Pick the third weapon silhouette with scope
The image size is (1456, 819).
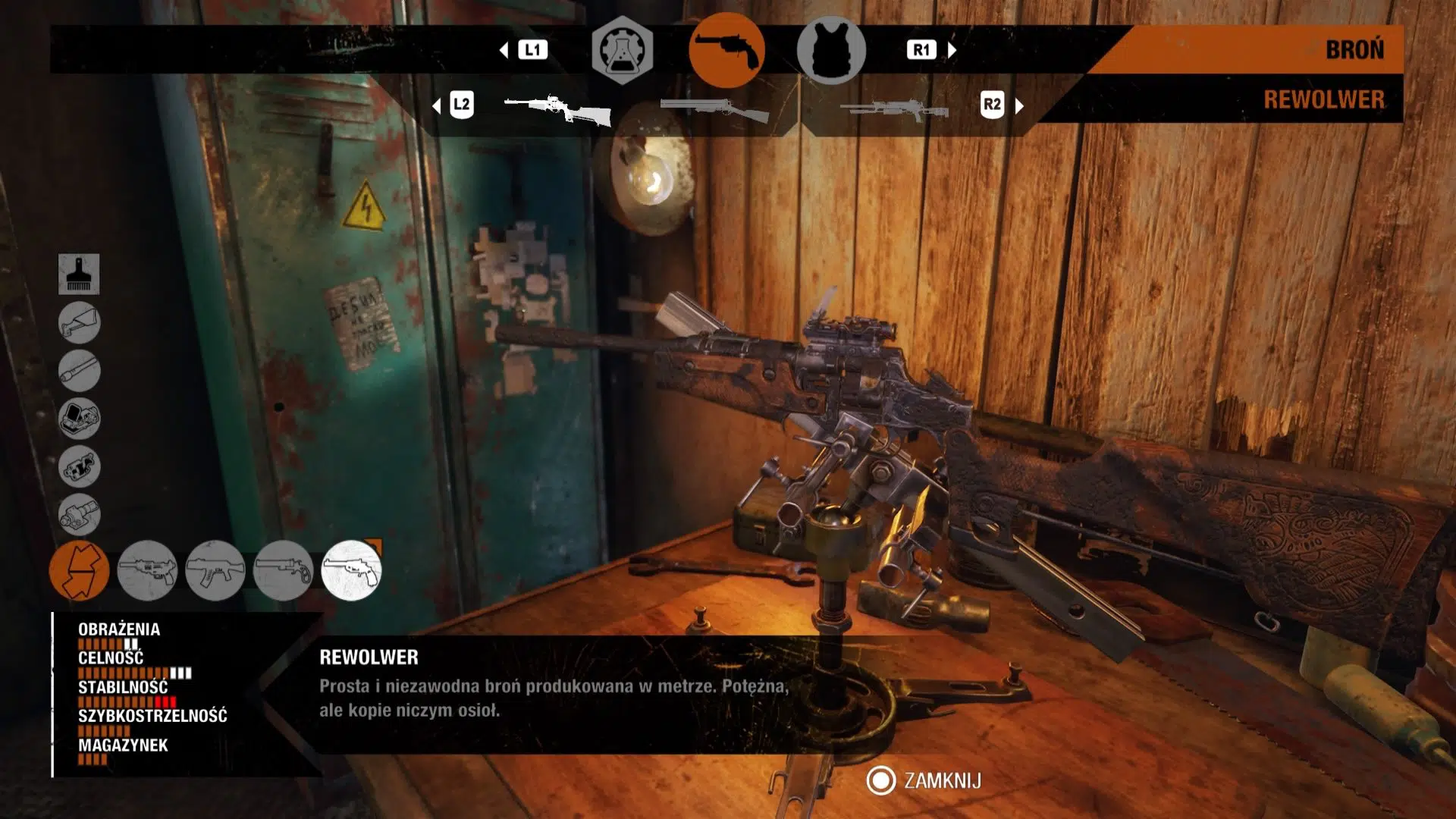(895, 110)
